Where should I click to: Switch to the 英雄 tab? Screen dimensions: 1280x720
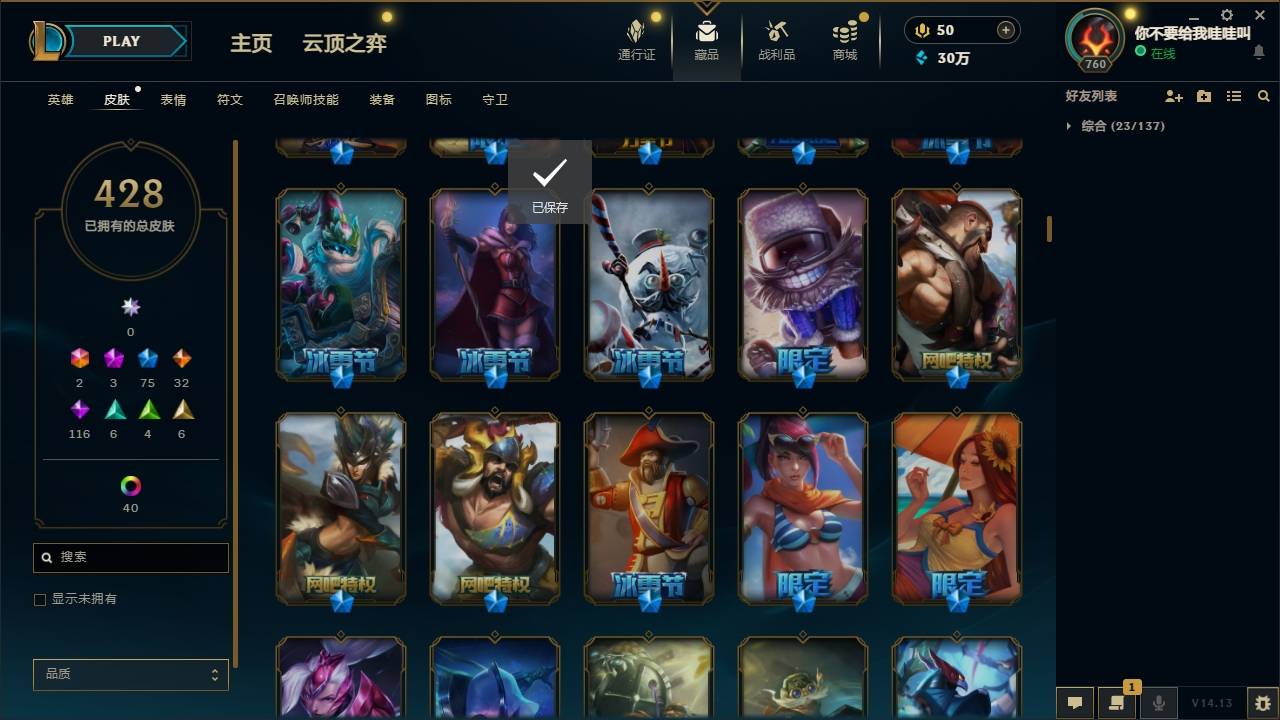point(59,100)
